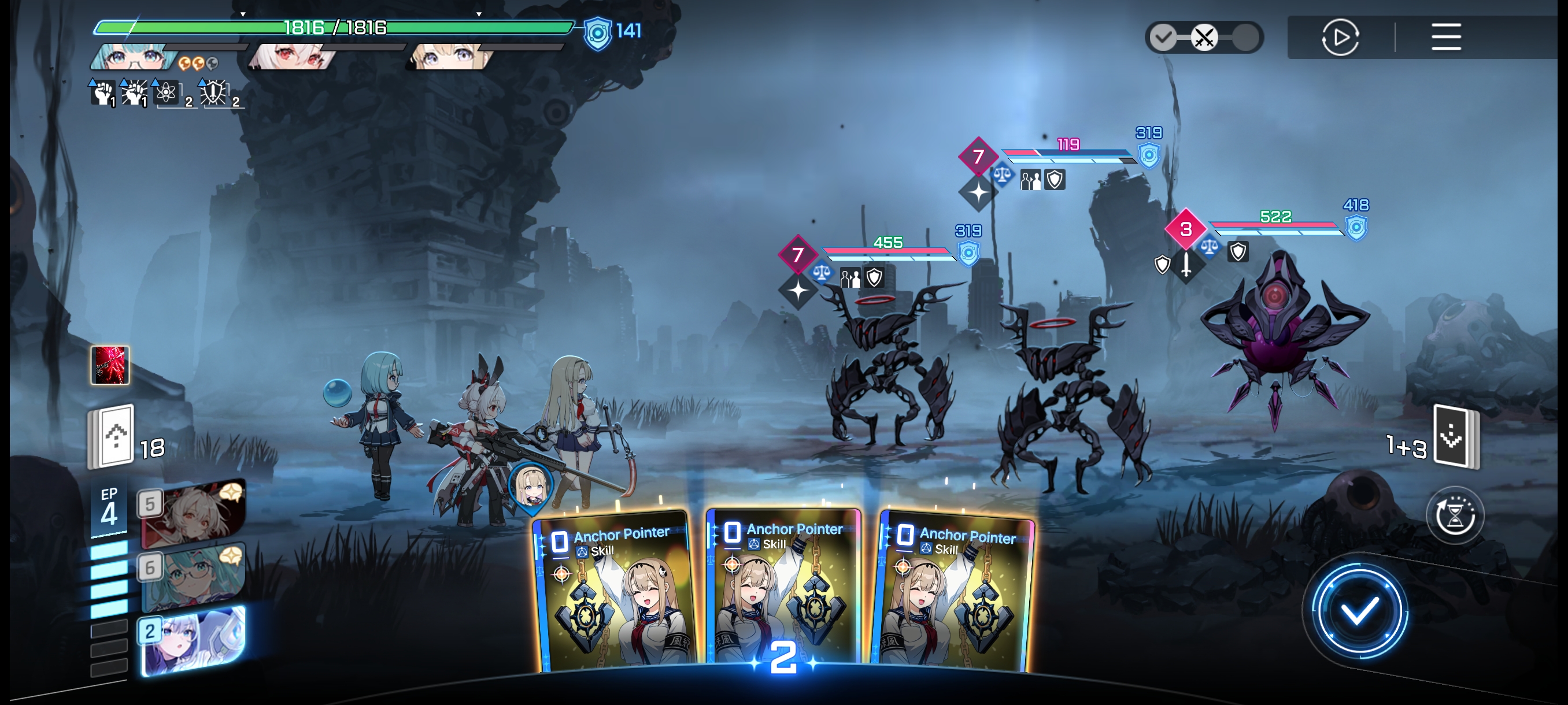Inspect the atom status effect icon
Viewport: 1568px width, 705px height.
tap(165, 93)
